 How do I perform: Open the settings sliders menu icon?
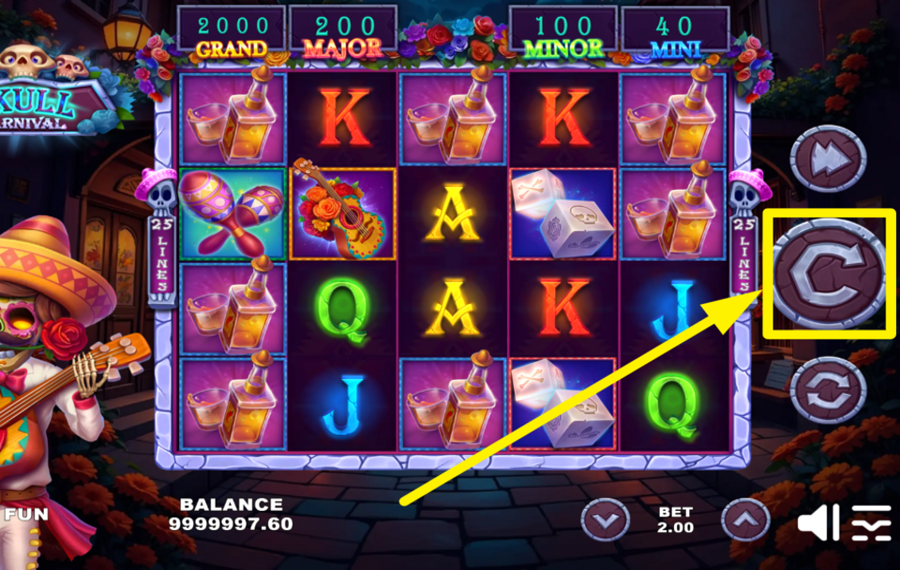coord(871,523)
